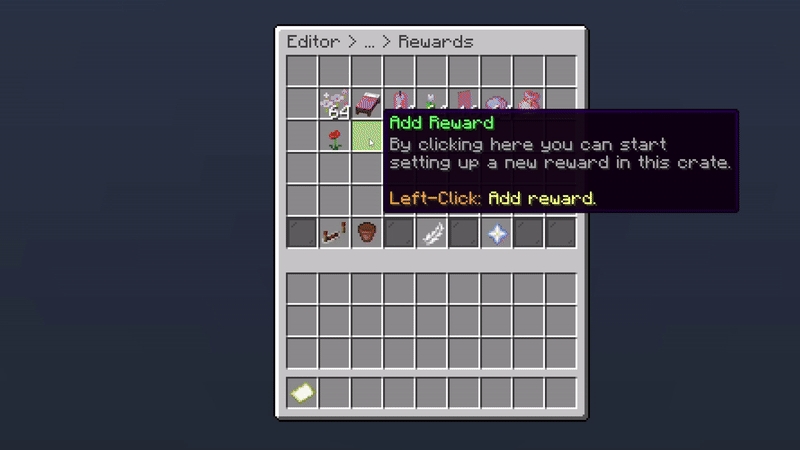Select the brown stick-shaped icon beside the pot
Screen dimensions: 800x450
click(334, 234)
